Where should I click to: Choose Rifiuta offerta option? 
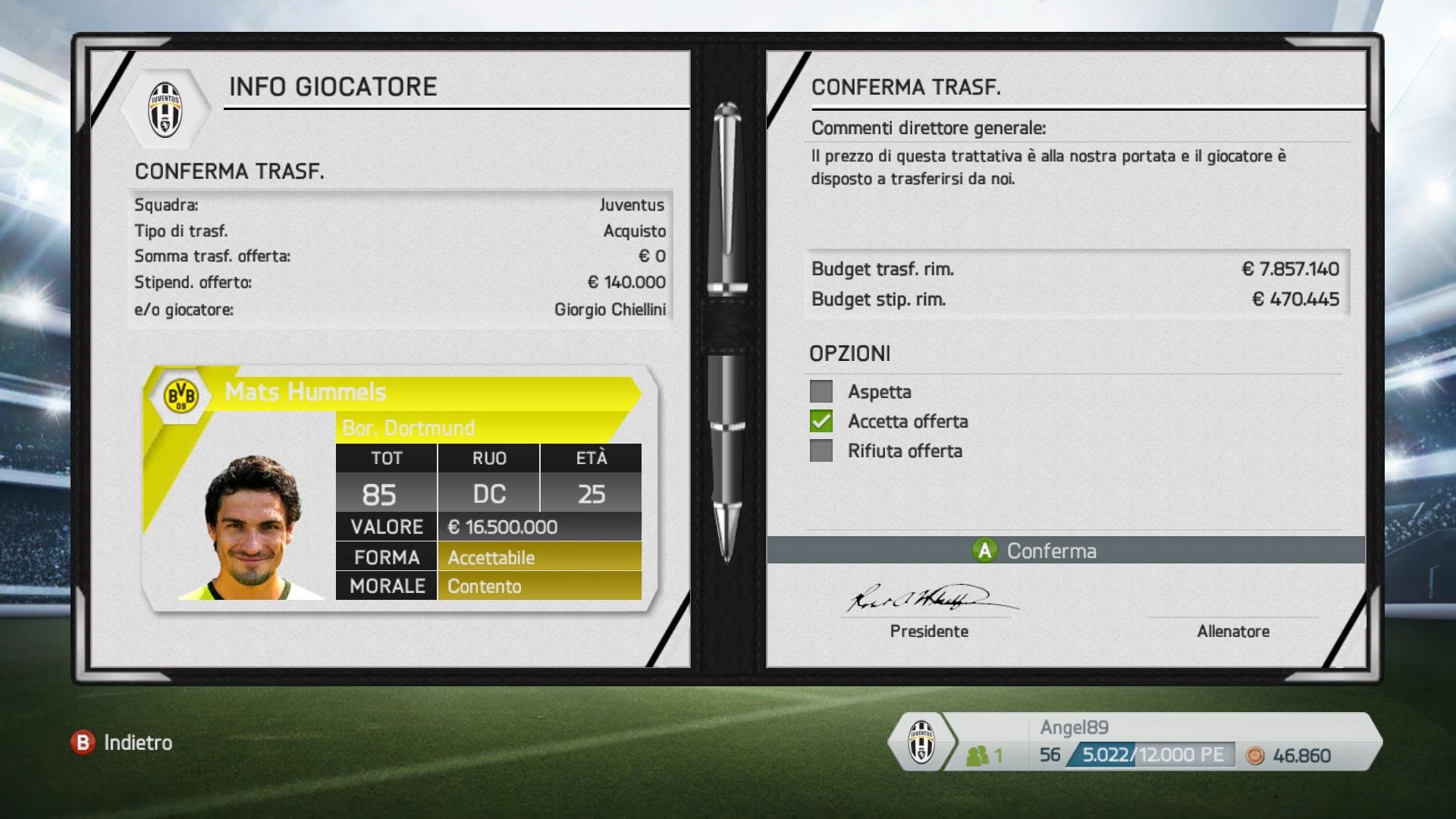(821, 451)
